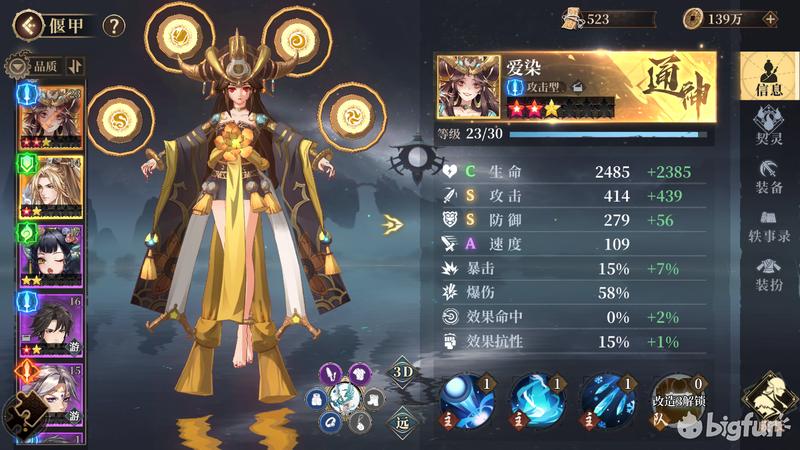Image resolution: width=800 pixels, height=450 pixels.
Task: Select the blonde long-haired character portrait
Action: (x=49, y=186)
